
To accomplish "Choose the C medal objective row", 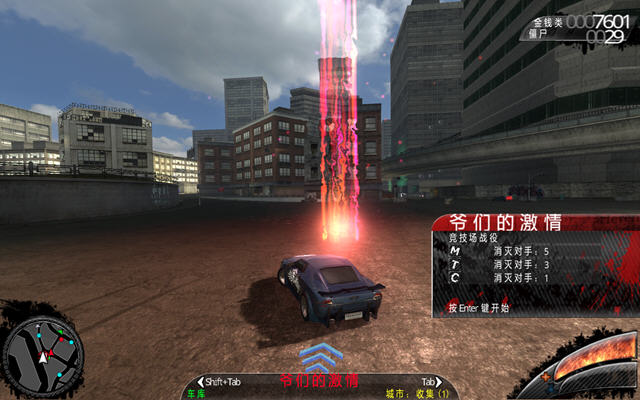I will pyautogui.click(x=500, y=277).
